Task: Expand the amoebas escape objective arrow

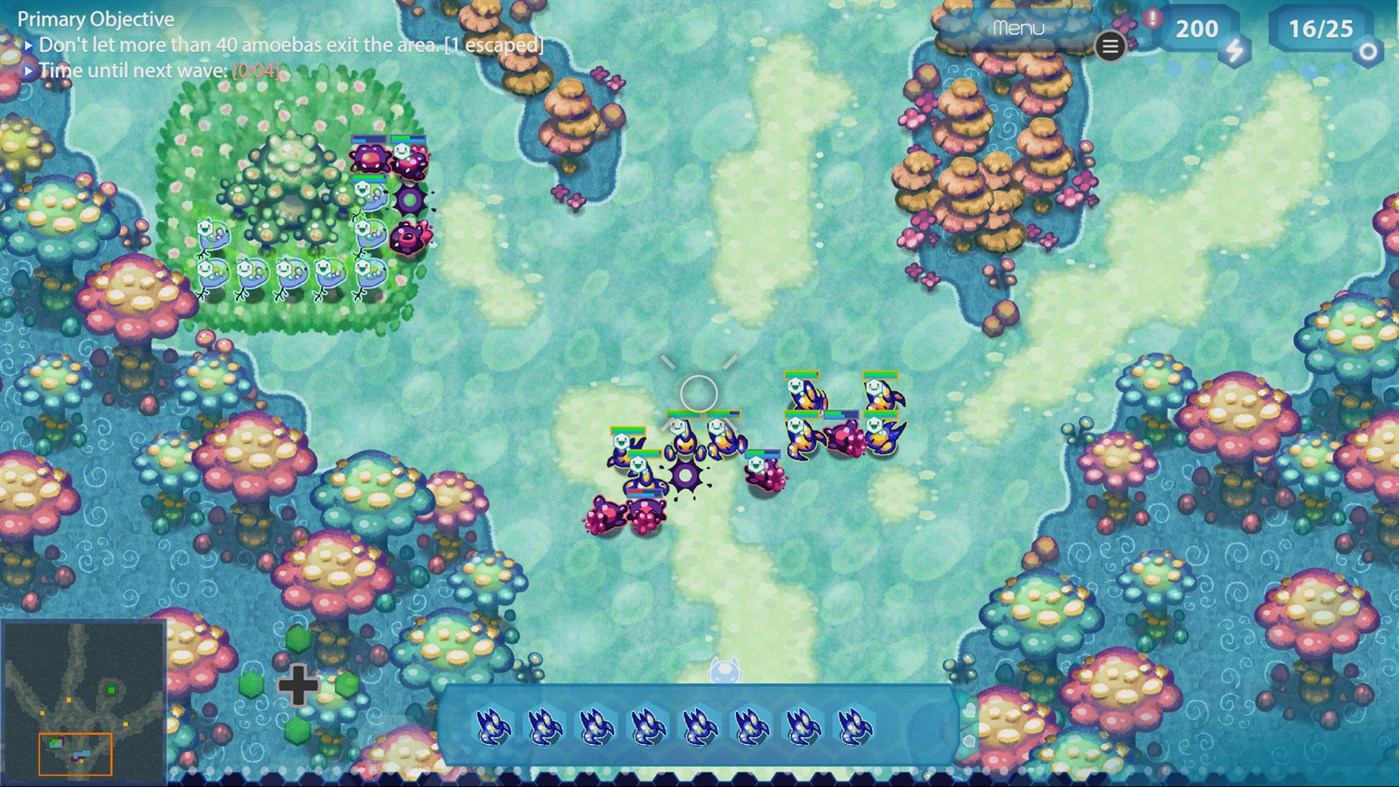Action: pyautogui.click(x=26, y=45)
